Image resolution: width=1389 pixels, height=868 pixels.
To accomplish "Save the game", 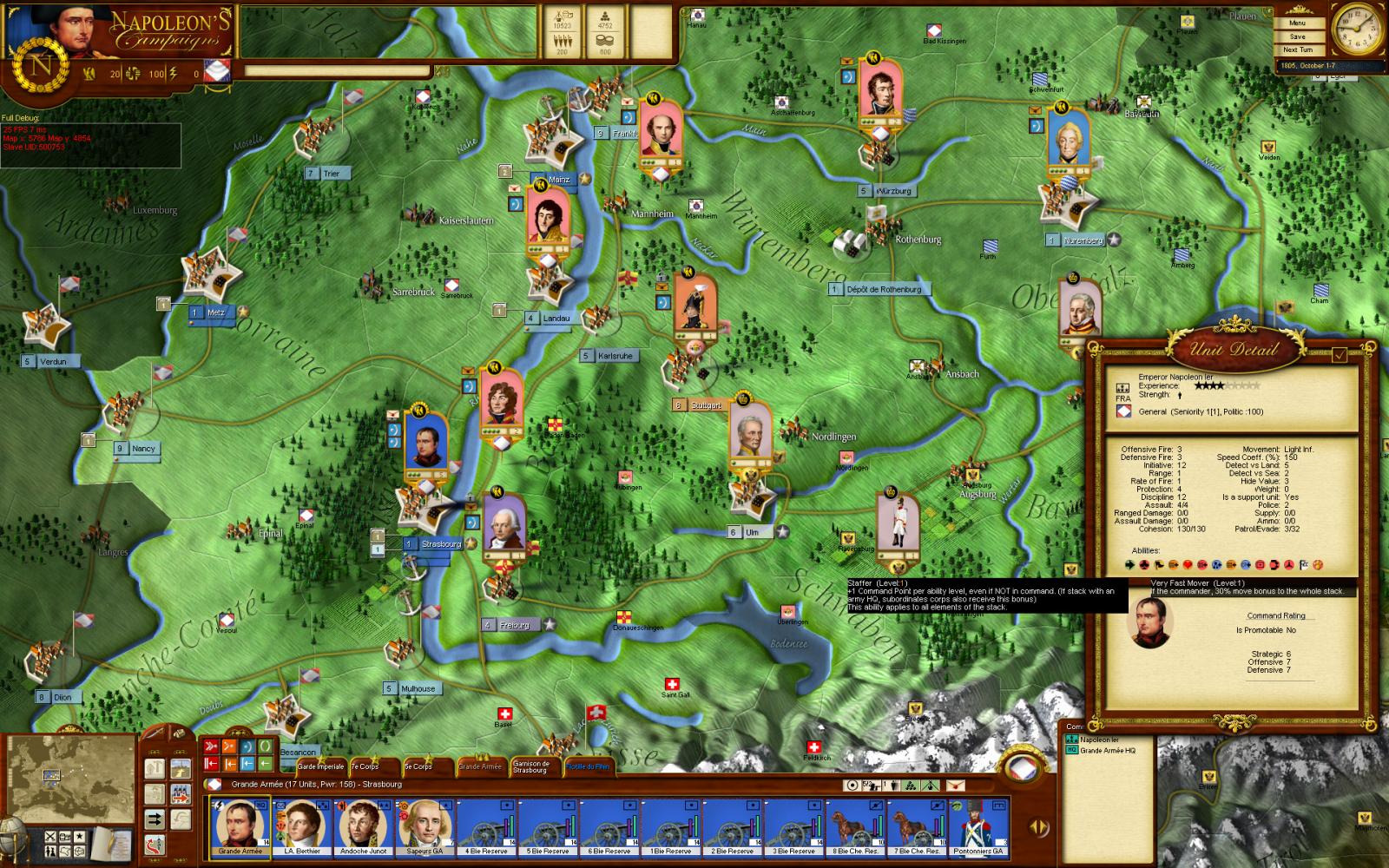I will pos(1297,36).
